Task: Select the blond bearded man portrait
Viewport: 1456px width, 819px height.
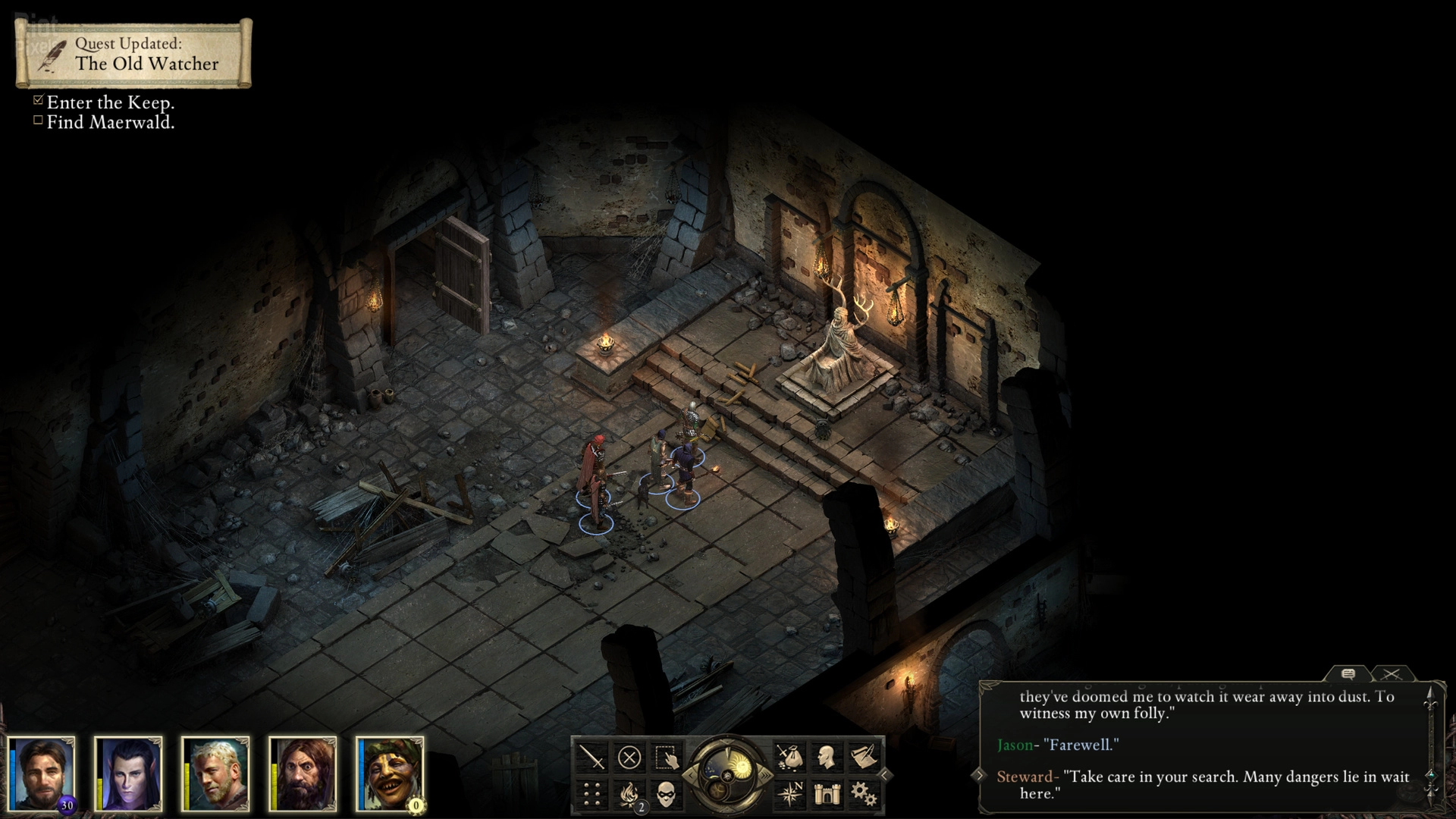Action: [x=216, y=773]
